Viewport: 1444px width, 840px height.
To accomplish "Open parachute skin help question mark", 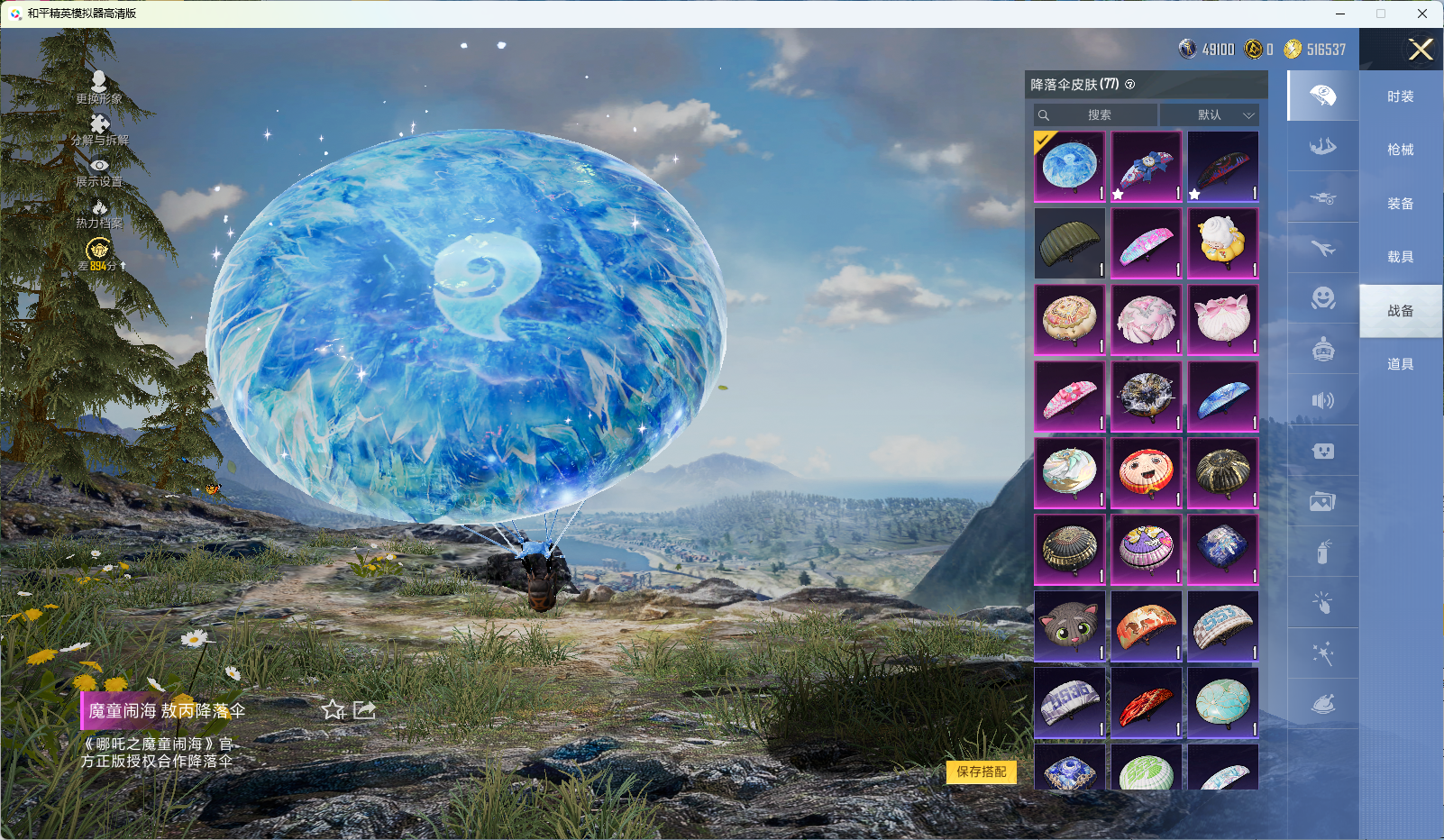I will [1130, 85].
